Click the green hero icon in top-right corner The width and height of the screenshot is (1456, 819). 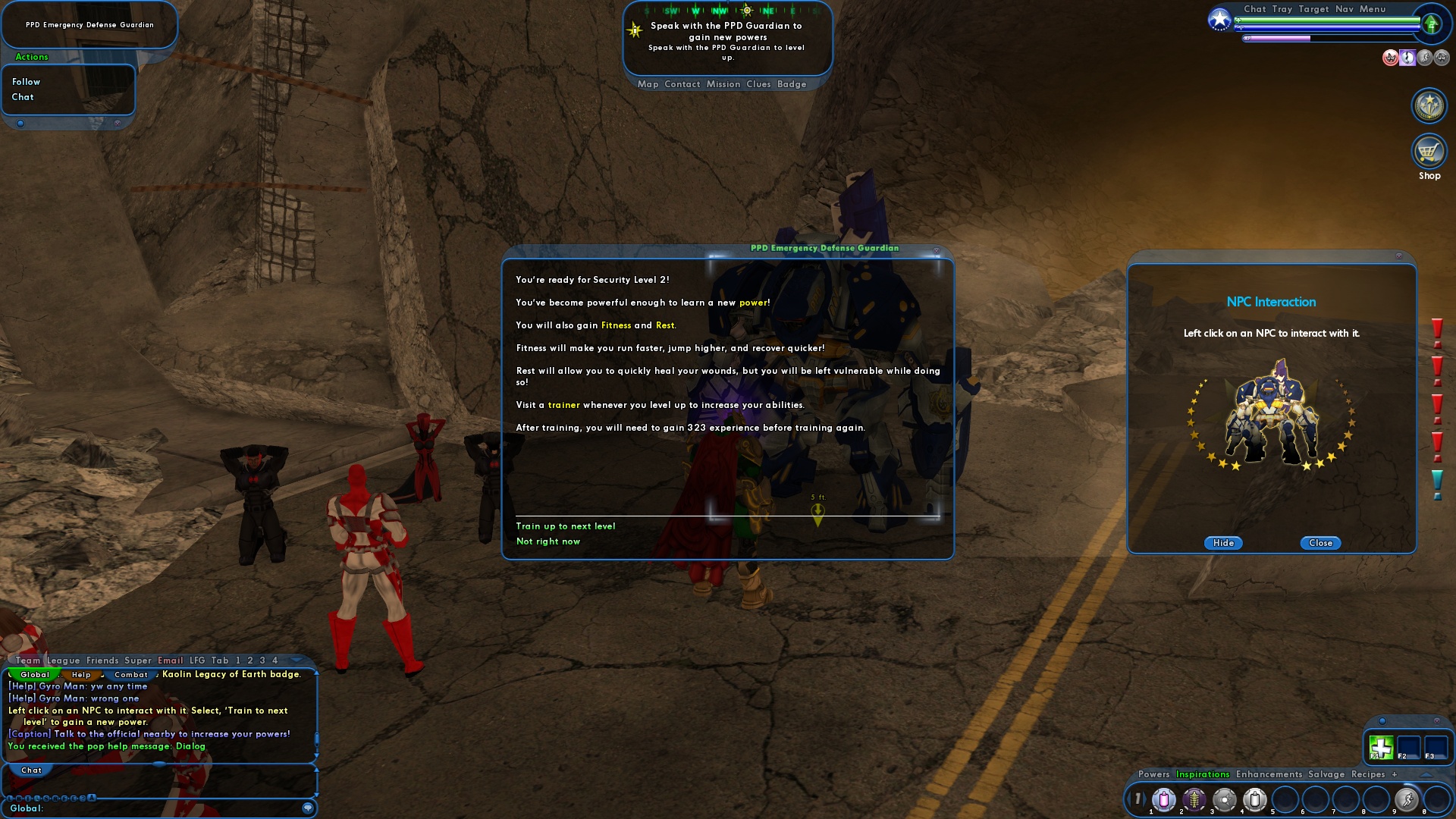tap(1431, 24)
